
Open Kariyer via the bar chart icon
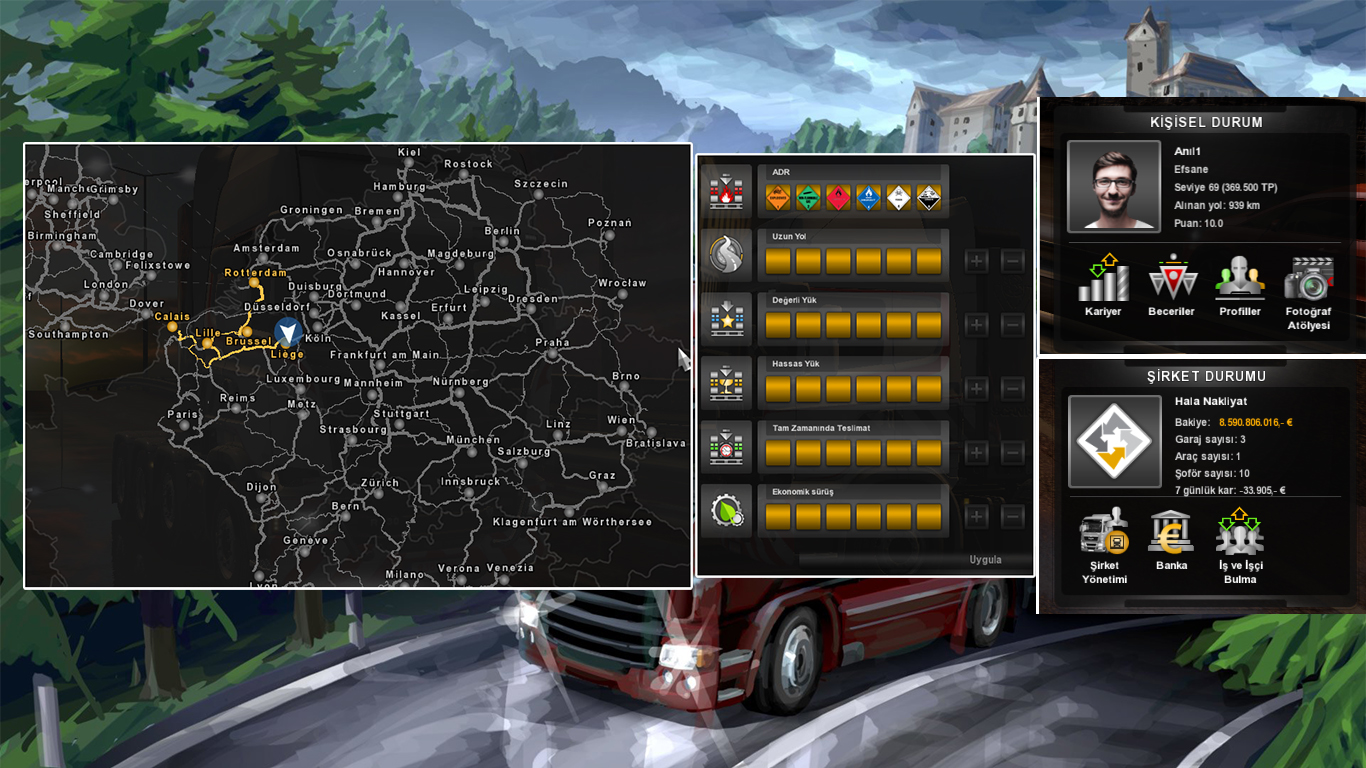pyautogui.click(x=1103, y=280)
